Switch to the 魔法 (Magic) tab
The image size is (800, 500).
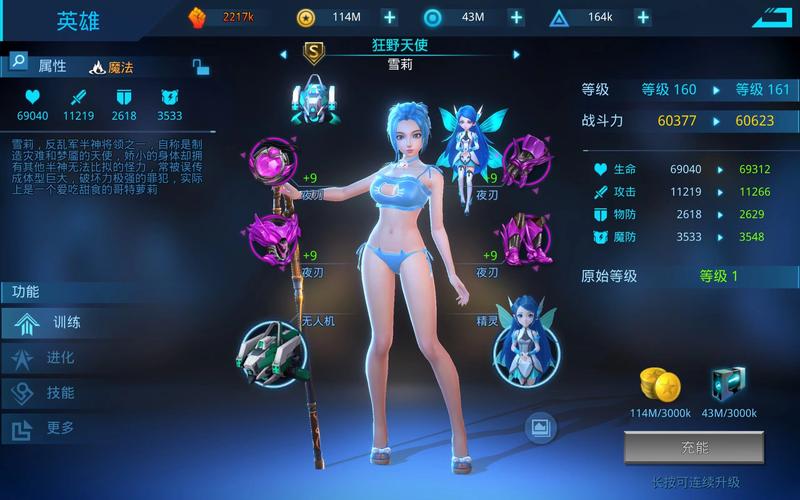point(112,67)
